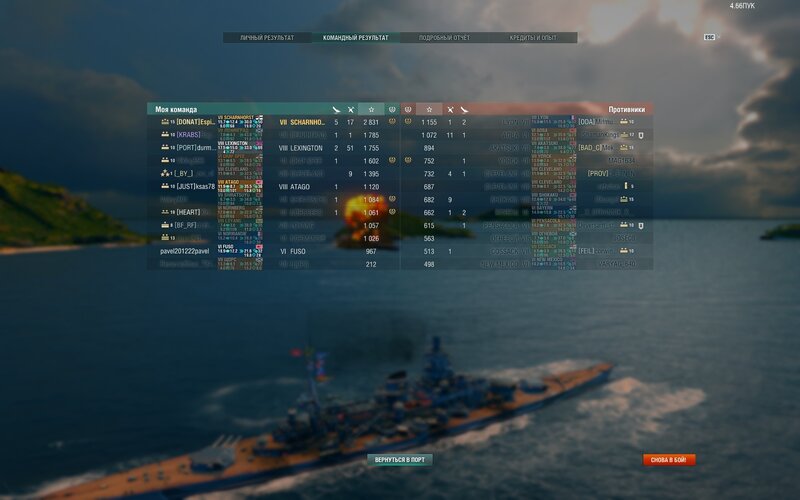Click the Моя команда header
800x500 pixels.
pyautogui.click(x=176, y=109)
